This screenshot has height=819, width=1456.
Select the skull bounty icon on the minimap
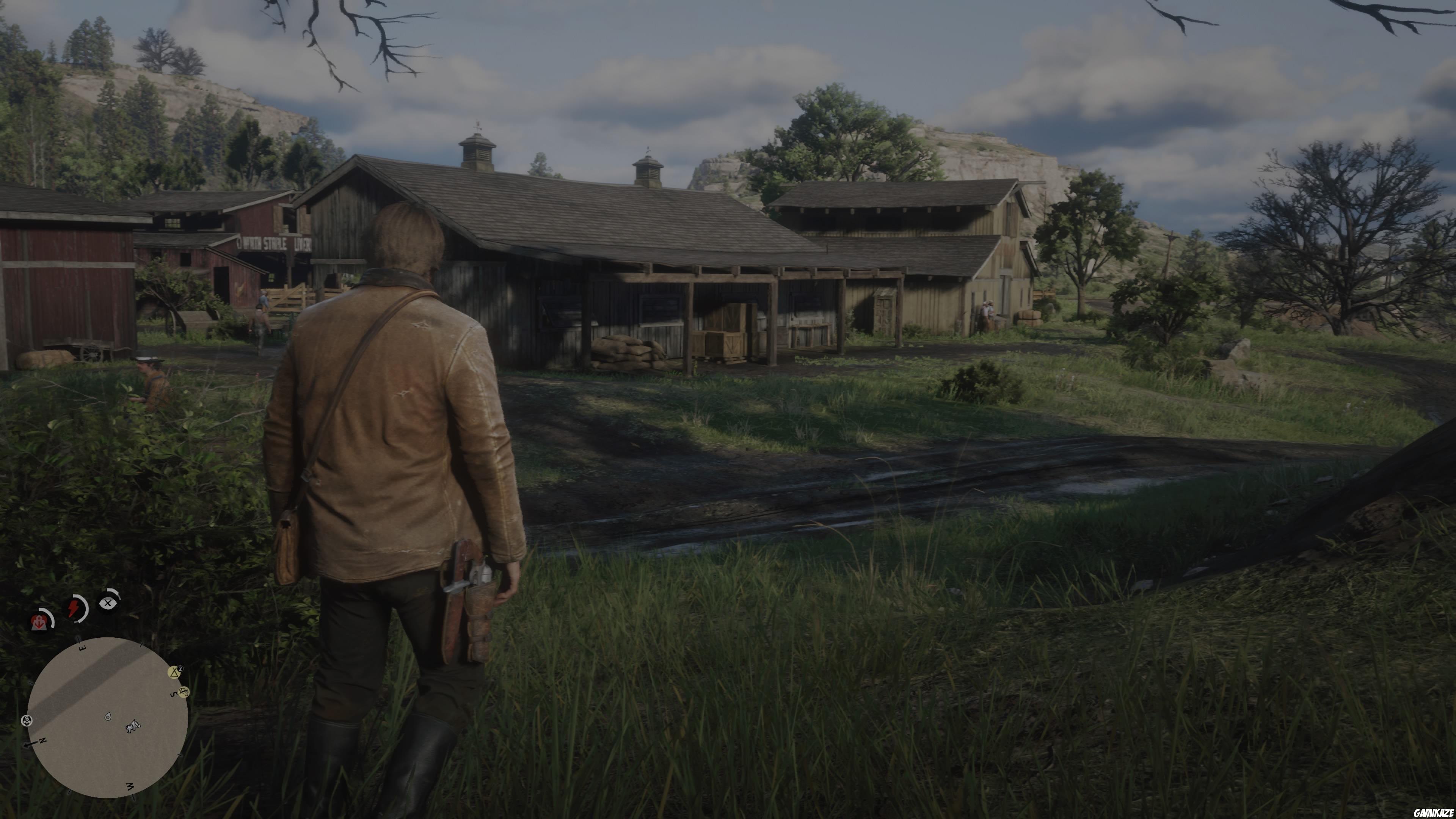coord(27,721)
